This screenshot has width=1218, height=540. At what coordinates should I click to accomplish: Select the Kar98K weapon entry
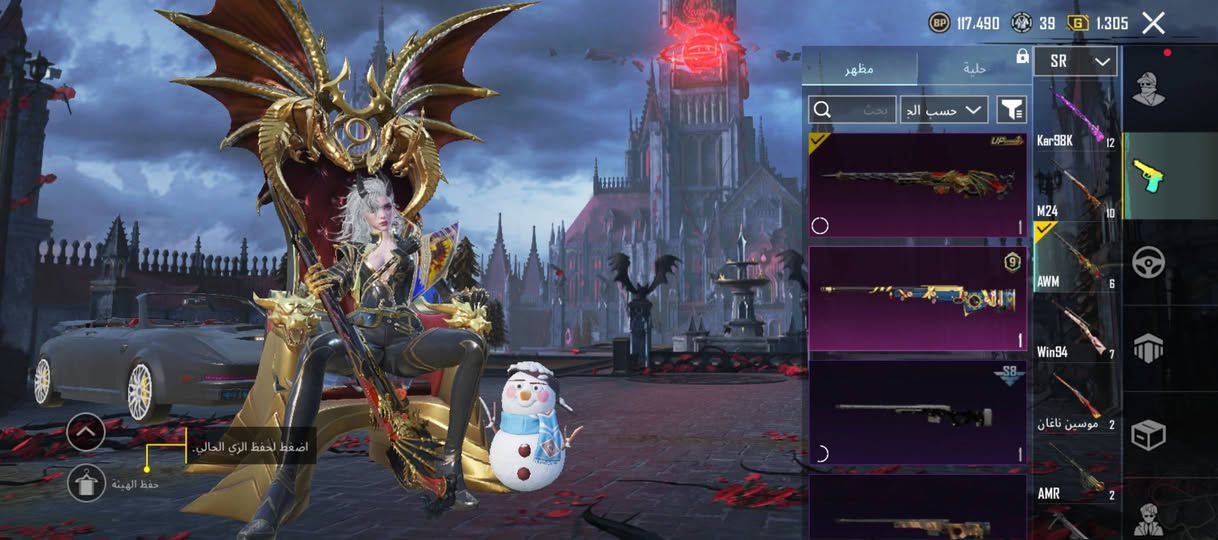tap(1076, 117)
